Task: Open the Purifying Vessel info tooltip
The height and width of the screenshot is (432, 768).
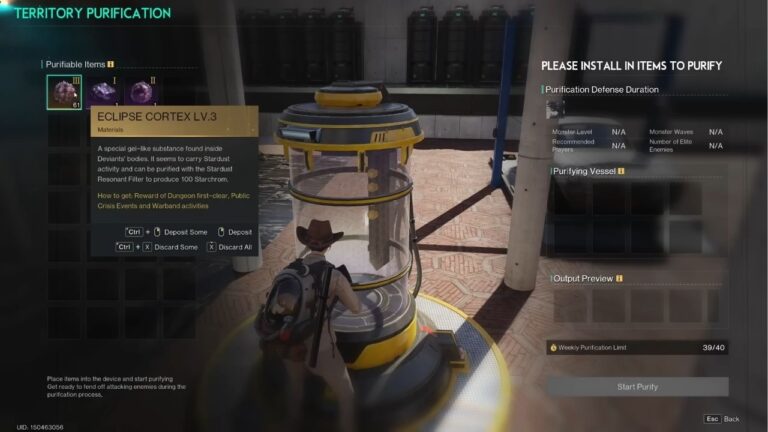Action: point(621,171)
